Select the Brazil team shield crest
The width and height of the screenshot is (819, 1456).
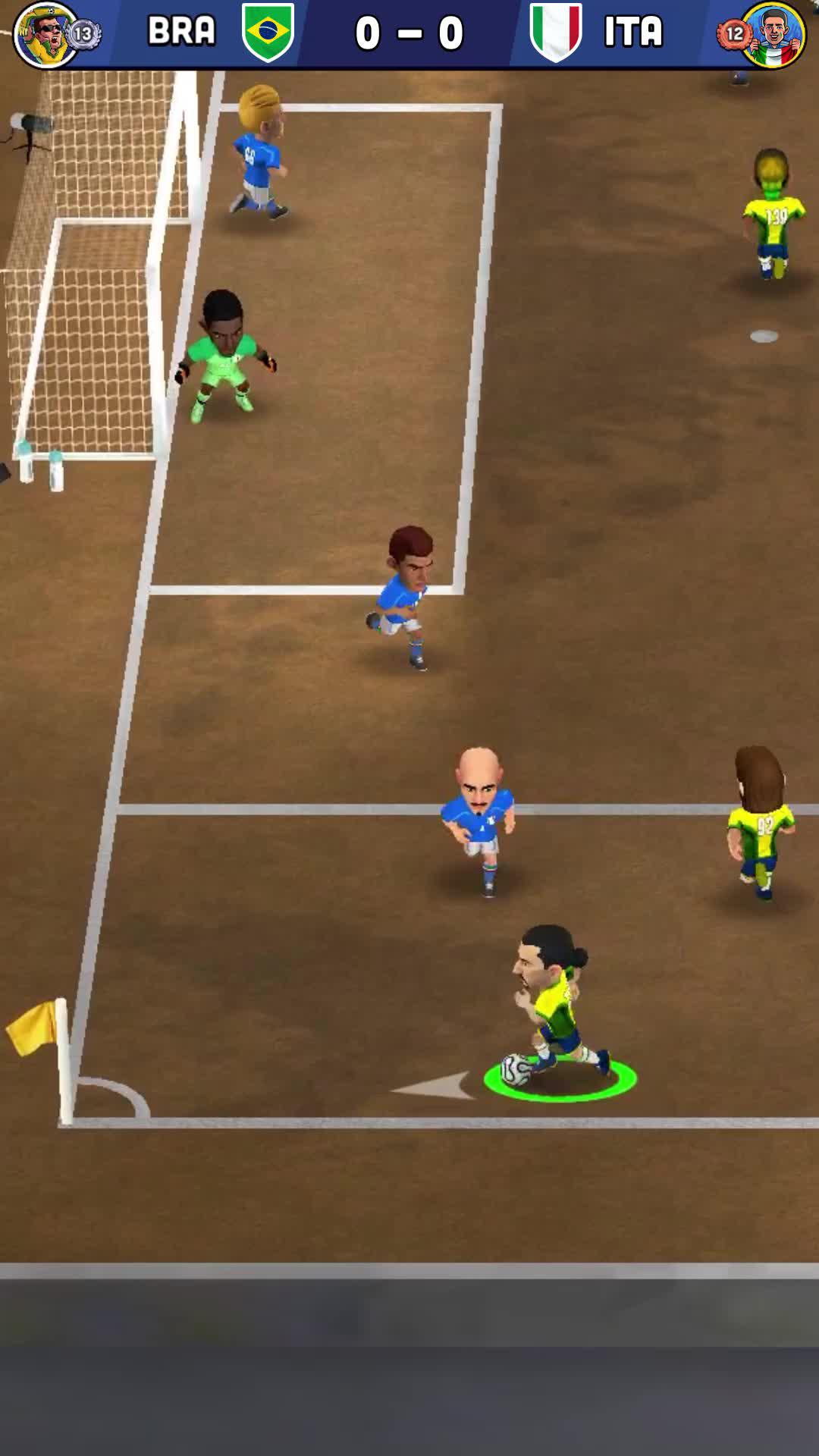click(268, 32)
